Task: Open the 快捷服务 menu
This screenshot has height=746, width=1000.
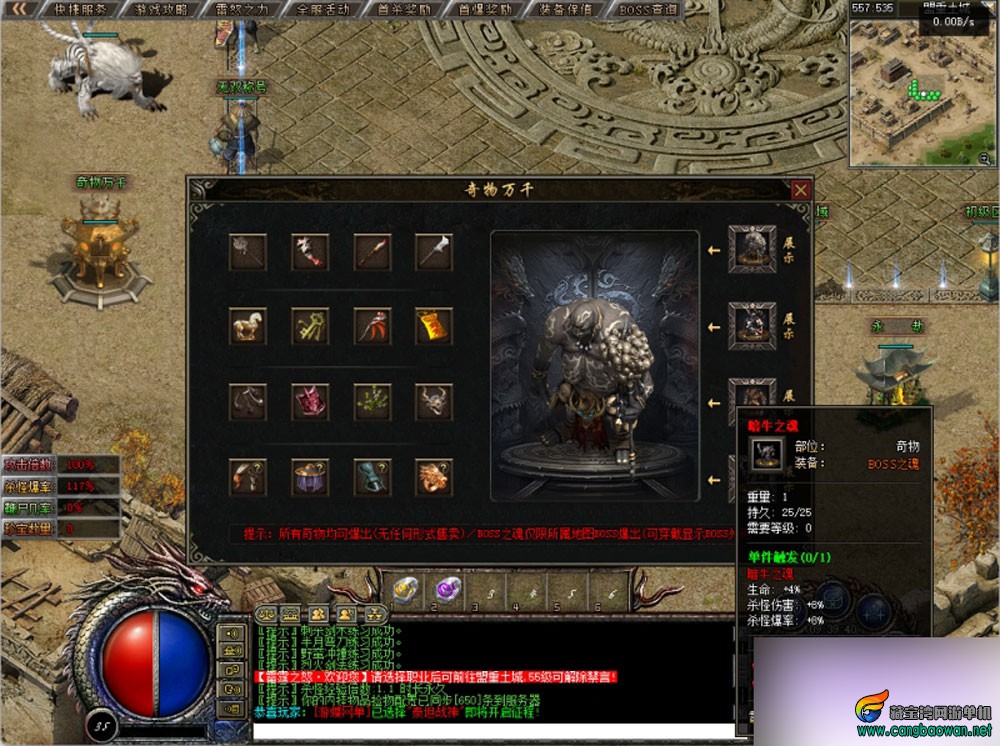Action: pyautogui.click(x=80, y=9)
